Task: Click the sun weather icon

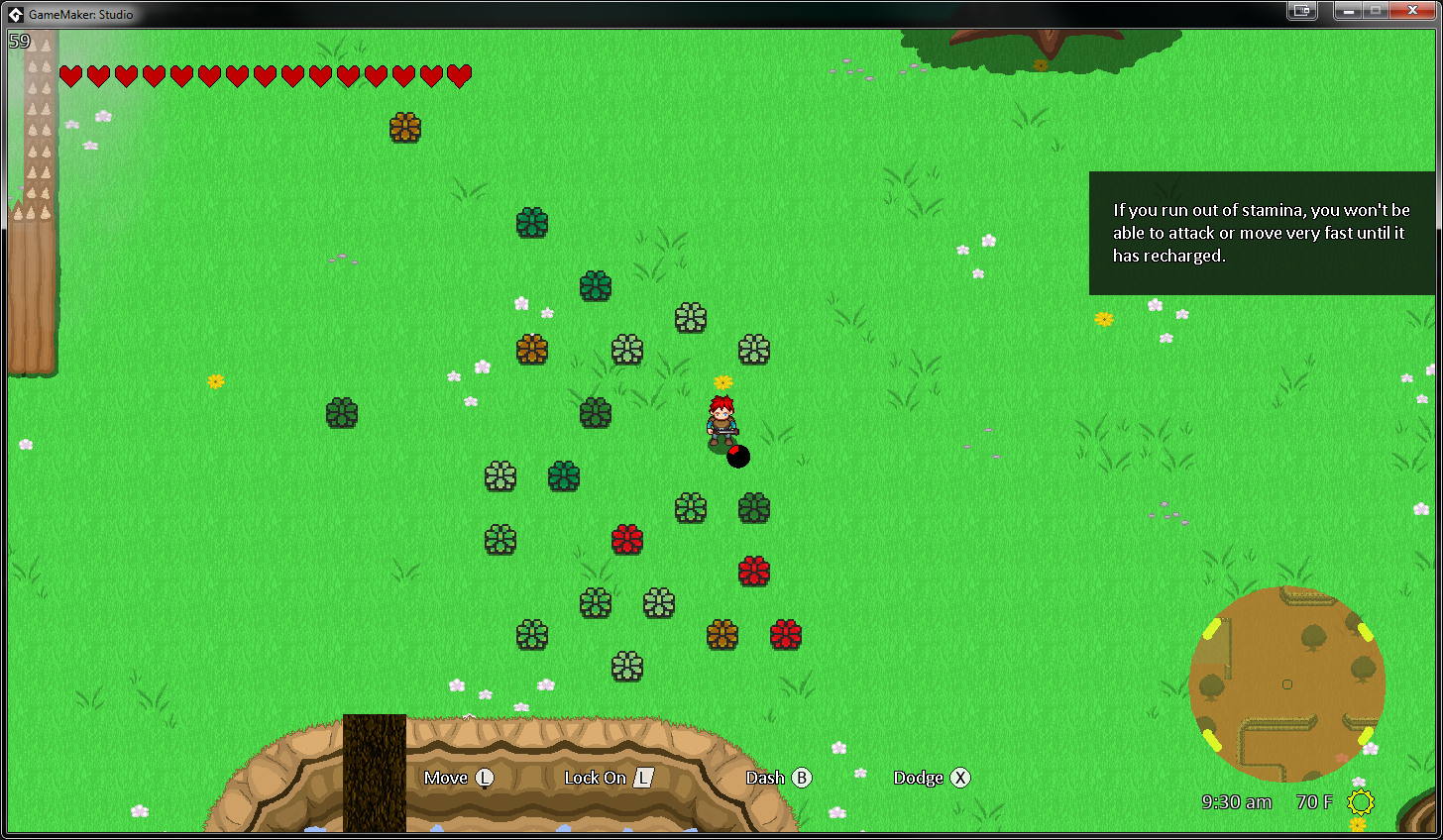Action: coord(1361,801)
